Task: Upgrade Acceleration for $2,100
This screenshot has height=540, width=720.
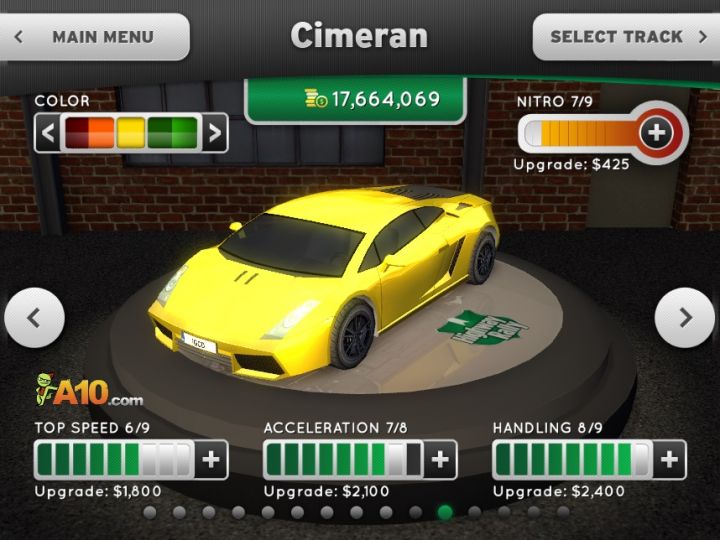Action: 440,460
